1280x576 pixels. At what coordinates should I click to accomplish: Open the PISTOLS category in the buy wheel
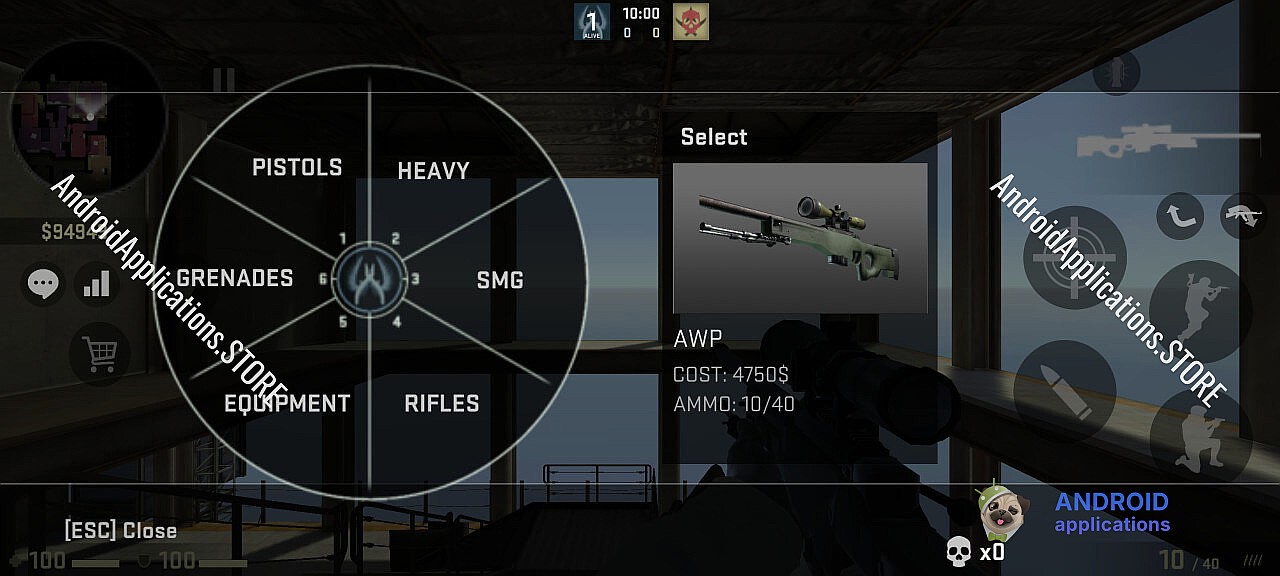coord(297,167)
